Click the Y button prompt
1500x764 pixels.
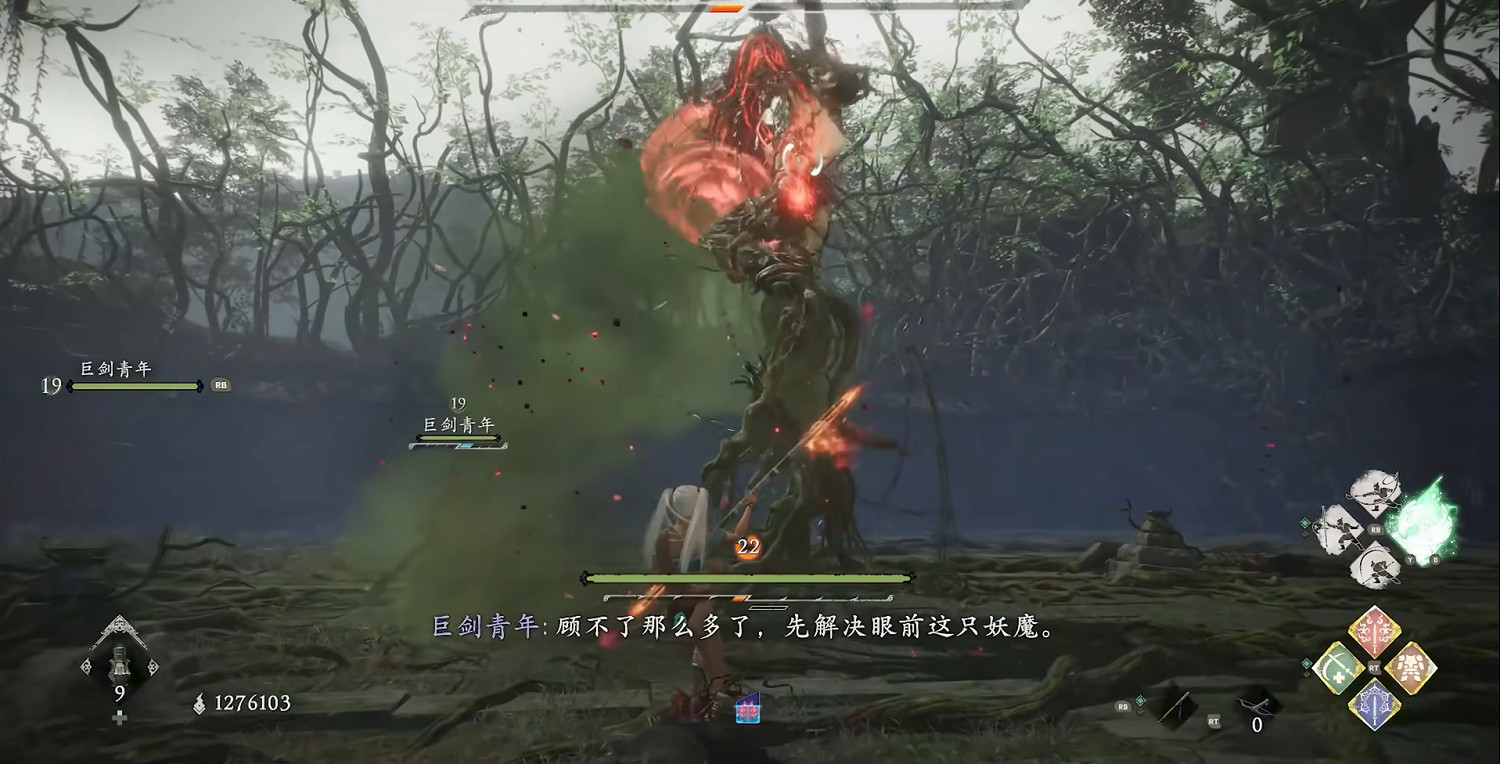tap(1411, 561)
